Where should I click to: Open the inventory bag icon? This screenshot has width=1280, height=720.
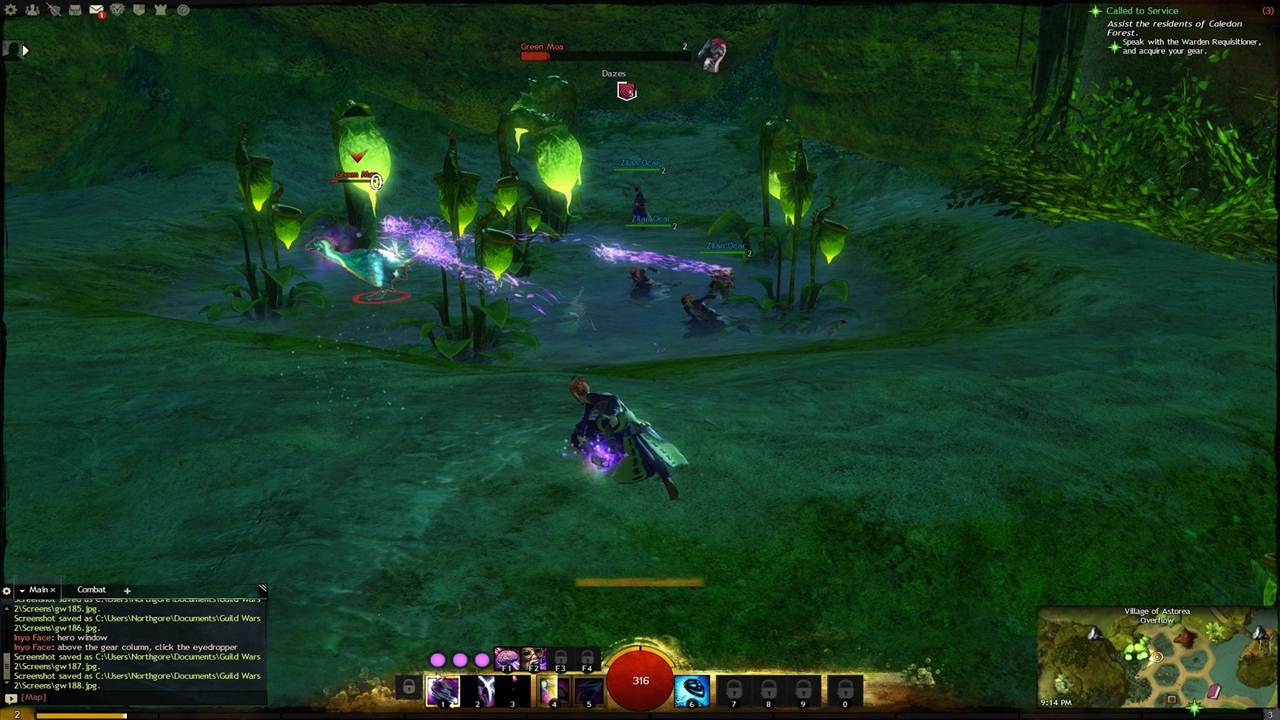tap(75, 10)
